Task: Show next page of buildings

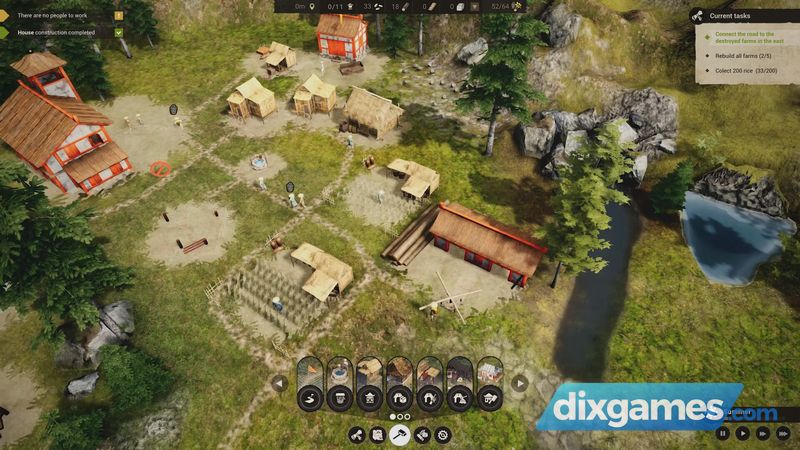Action: pyautogui.click(x=519, y=382)
